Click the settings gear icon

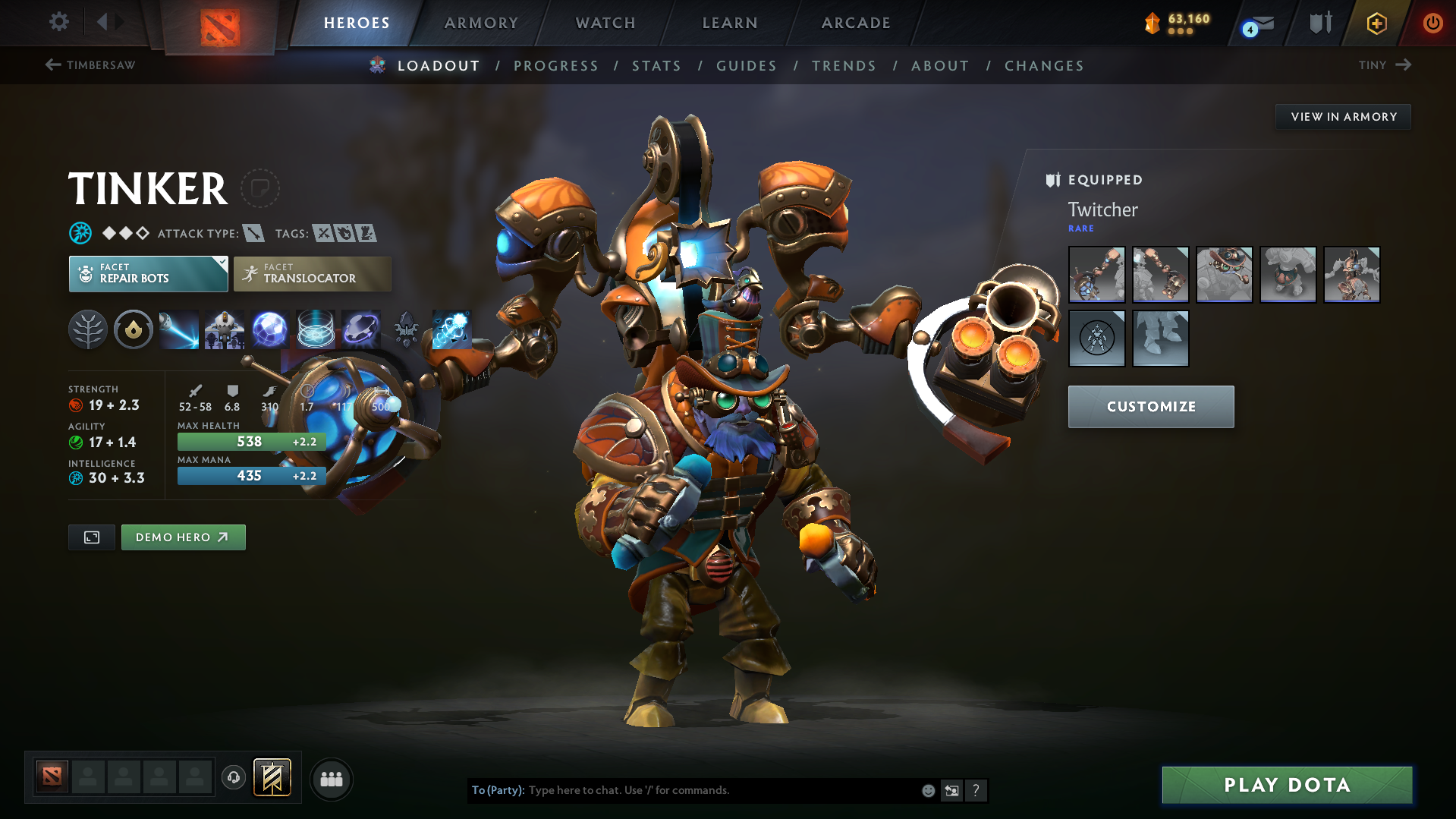coord(58,22)
